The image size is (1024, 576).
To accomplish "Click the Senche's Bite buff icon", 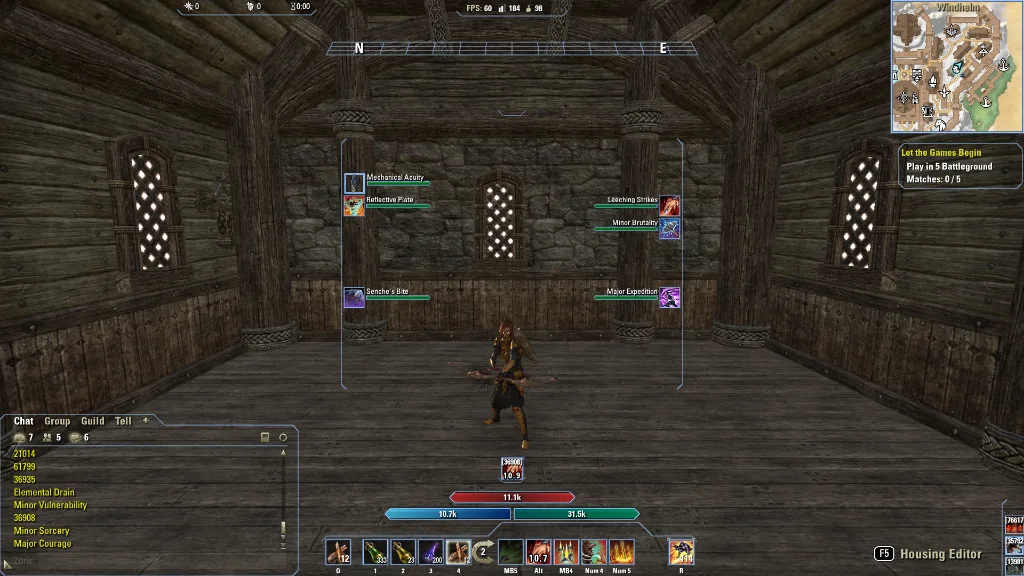I will [x=354, y=297].
